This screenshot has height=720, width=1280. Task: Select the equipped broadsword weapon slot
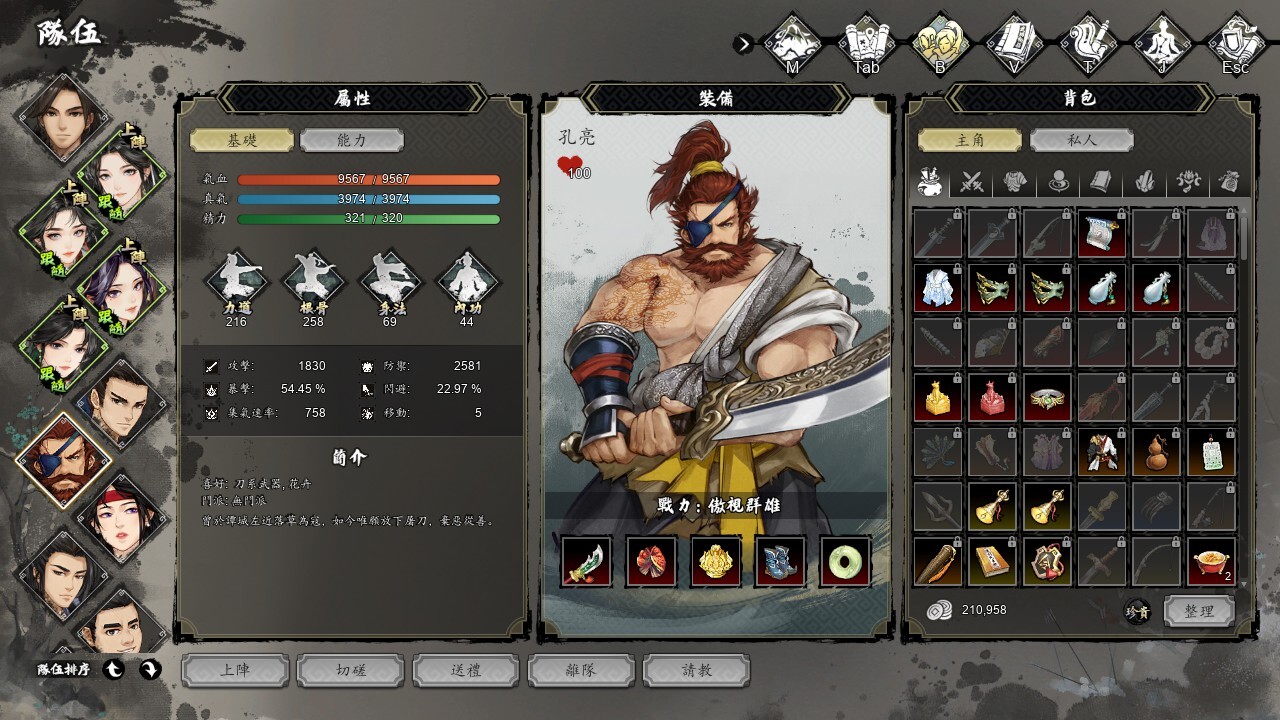[586, 561]
